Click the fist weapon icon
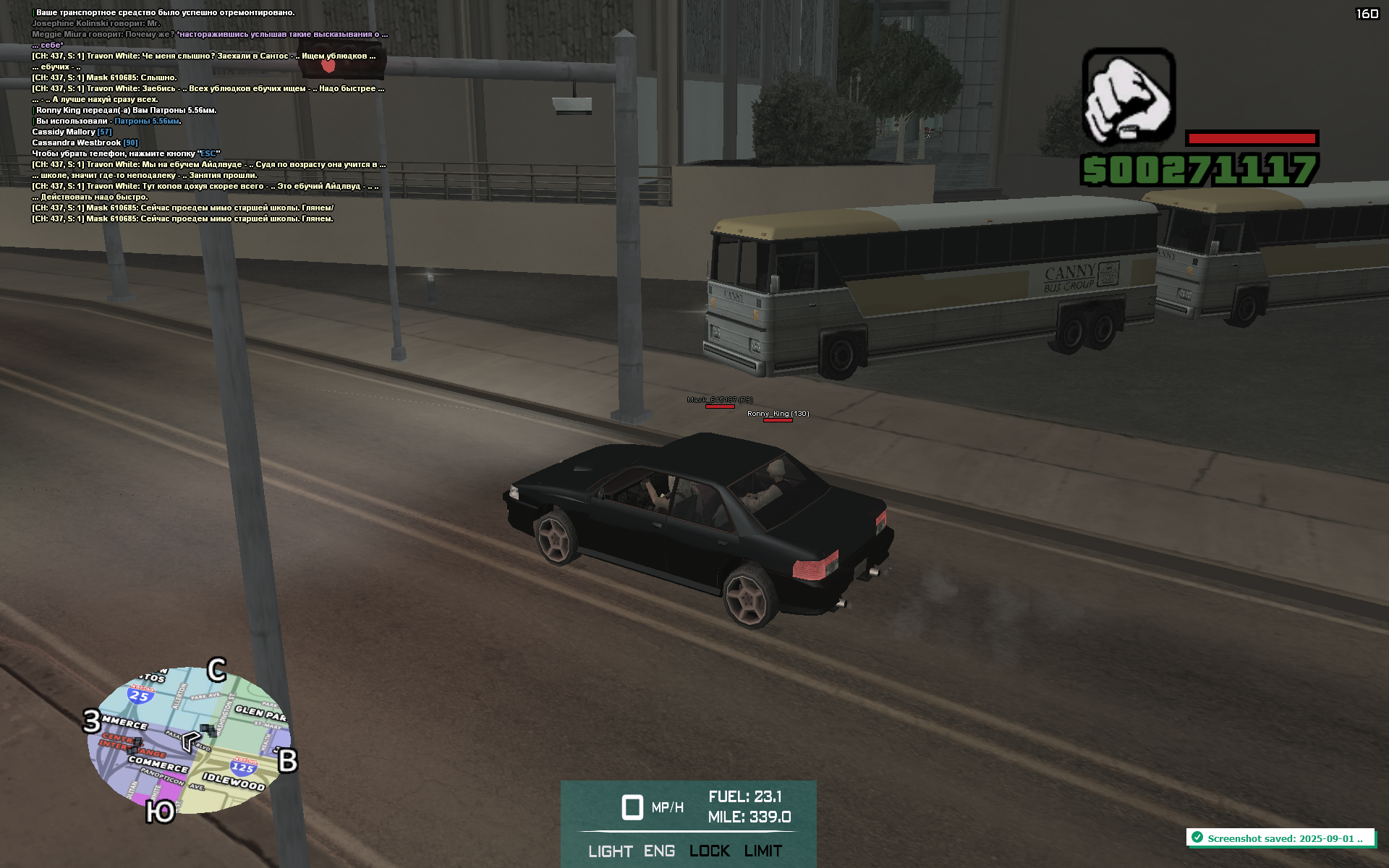 1128,96
